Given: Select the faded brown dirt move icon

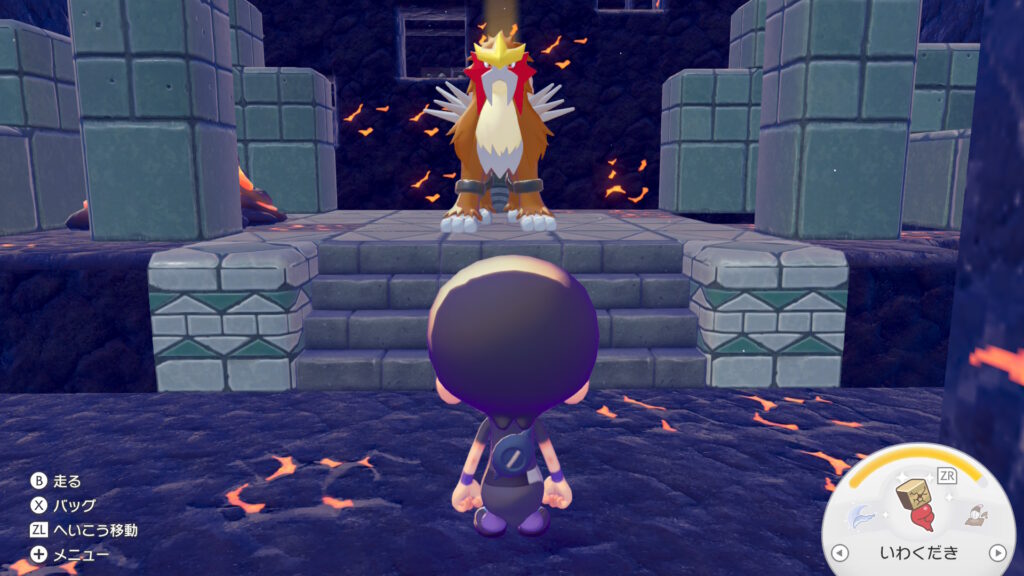Looking at the screenshot, I should point(974,516).
